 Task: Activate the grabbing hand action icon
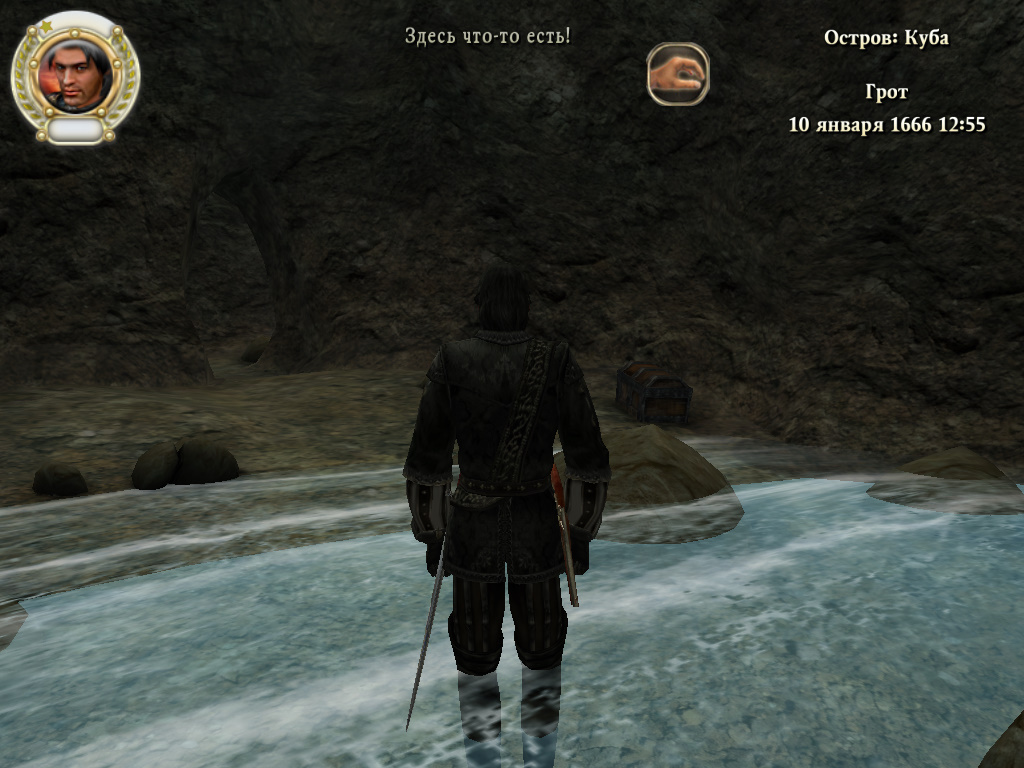click(677, 74)
